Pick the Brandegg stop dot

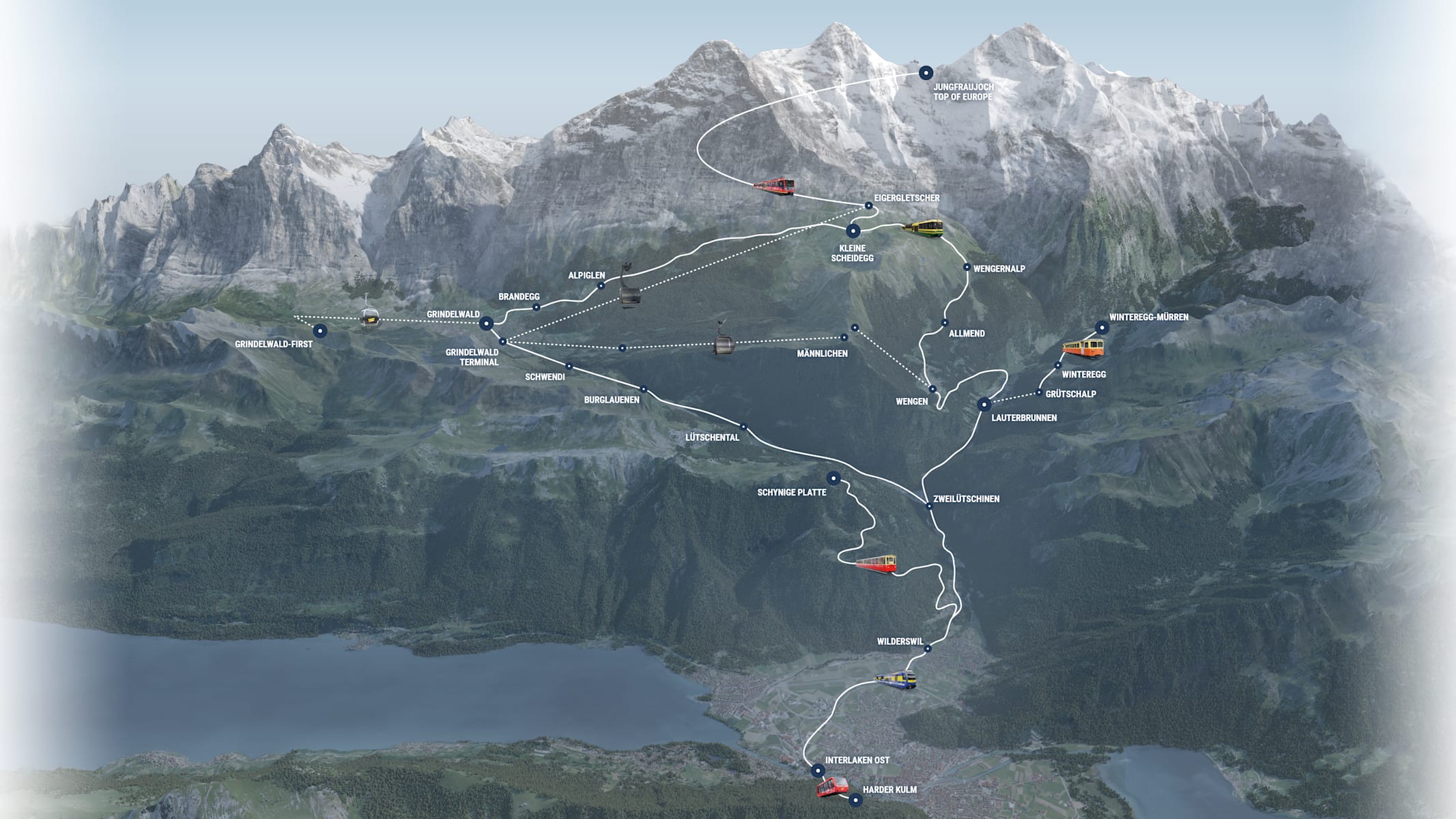(537, 307)
